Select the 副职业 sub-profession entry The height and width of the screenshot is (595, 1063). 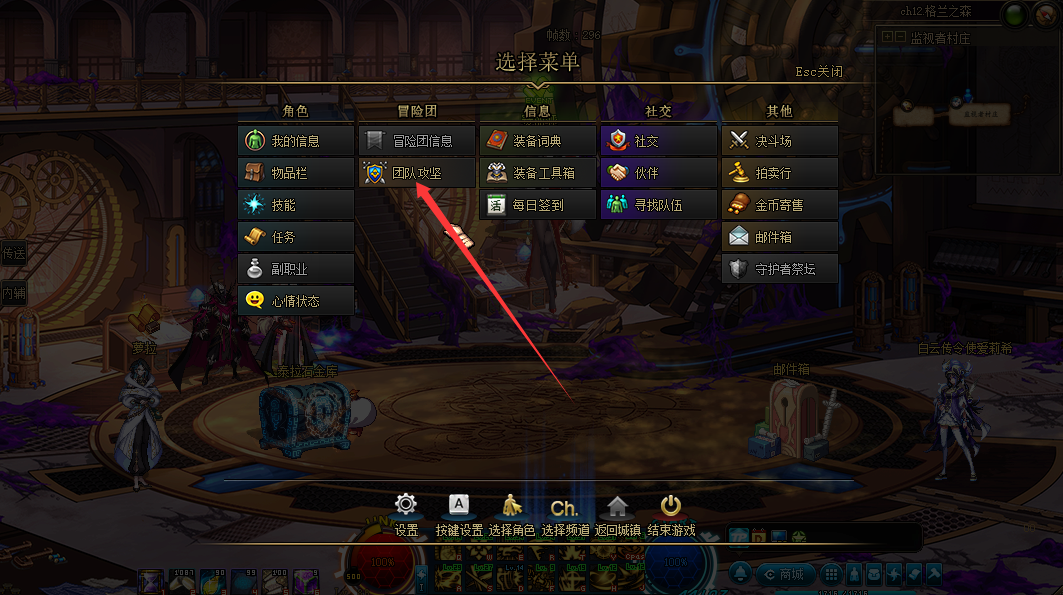tap(296, 269)
